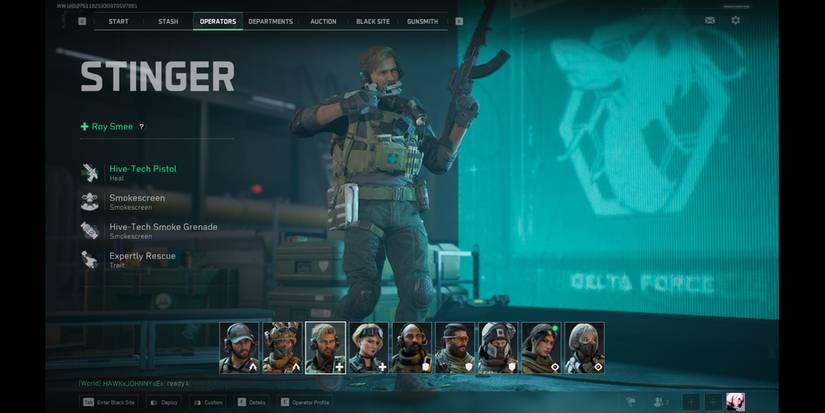Screen dimensions: 825x413
Task: Open the player profile avatar
Action: tap(735, 402)
